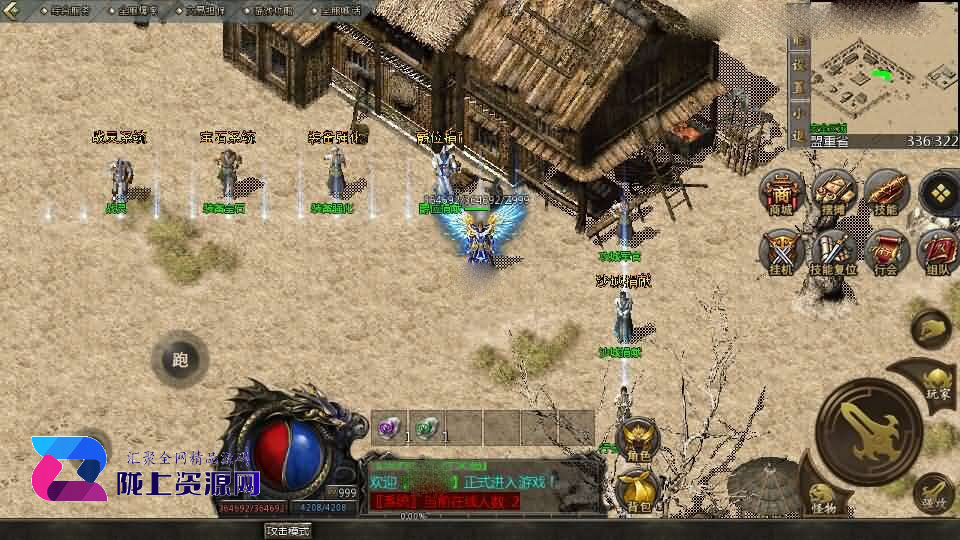Open the 背包 bag inventory

point(638,490)
